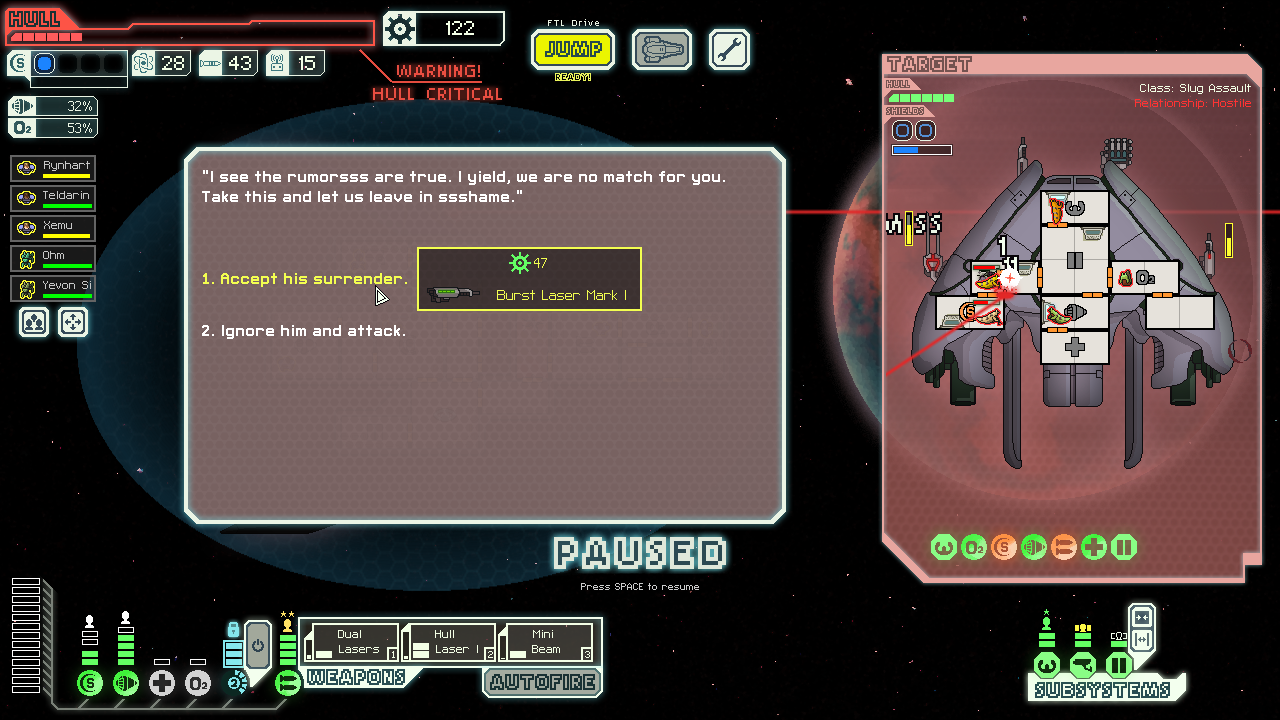Select crew member Teldarin
Viewport: 1280px width, 720px height.
[x=54, y=198]
